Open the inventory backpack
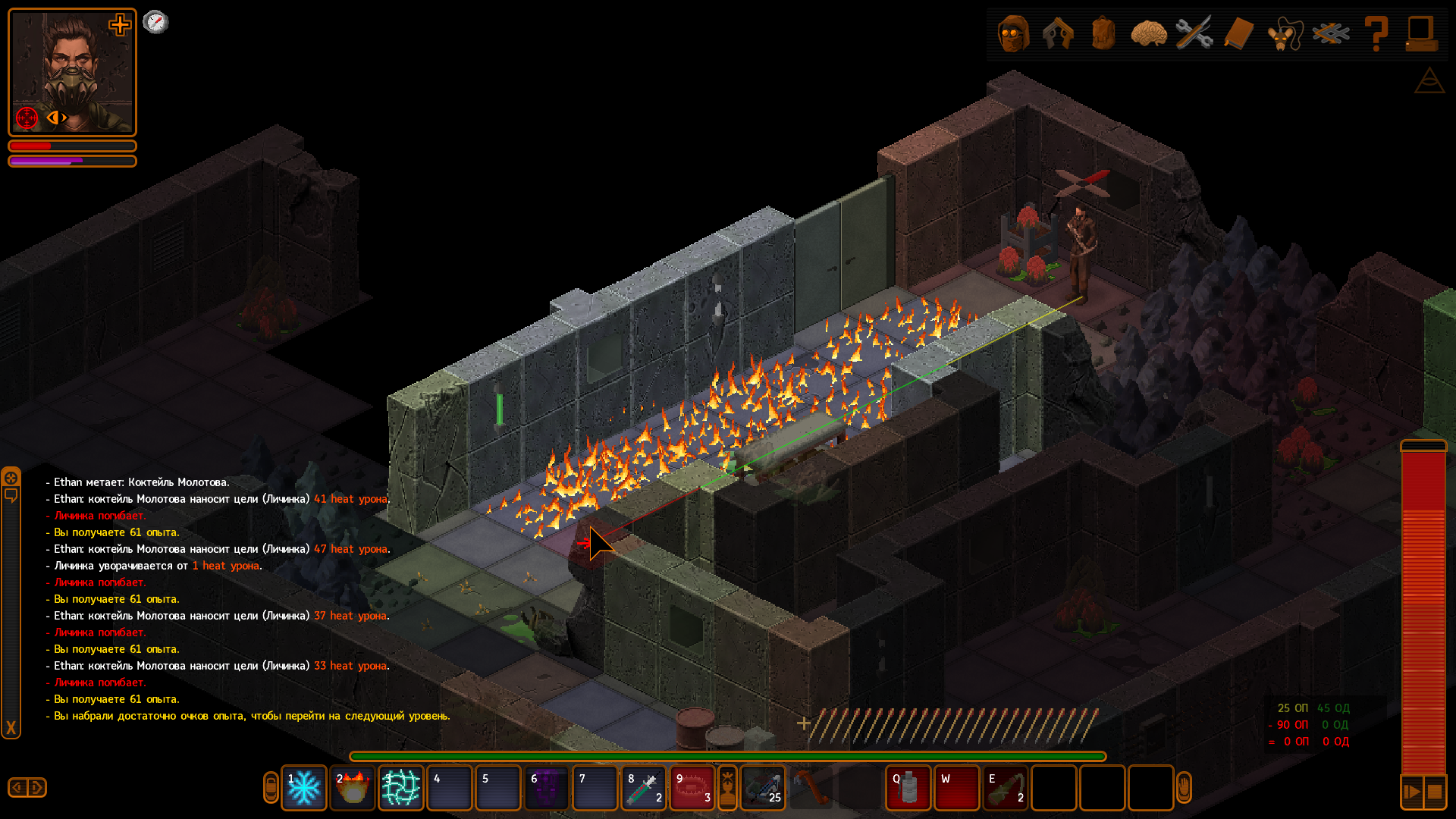The height and width of the screenshot is (819, 1456). (1103, 33)
